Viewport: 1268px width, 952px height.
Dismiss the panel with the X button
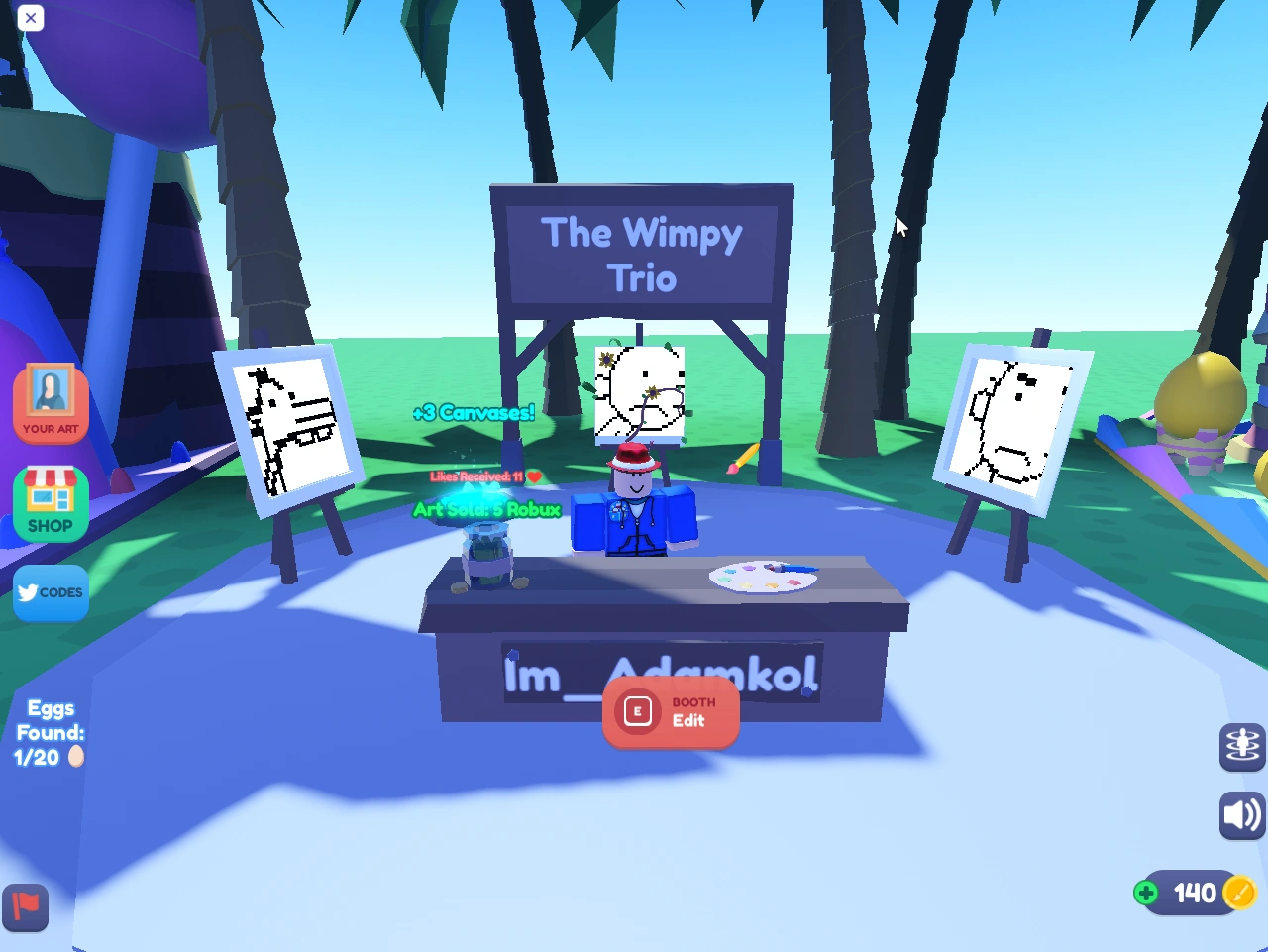tap(31, 18)
